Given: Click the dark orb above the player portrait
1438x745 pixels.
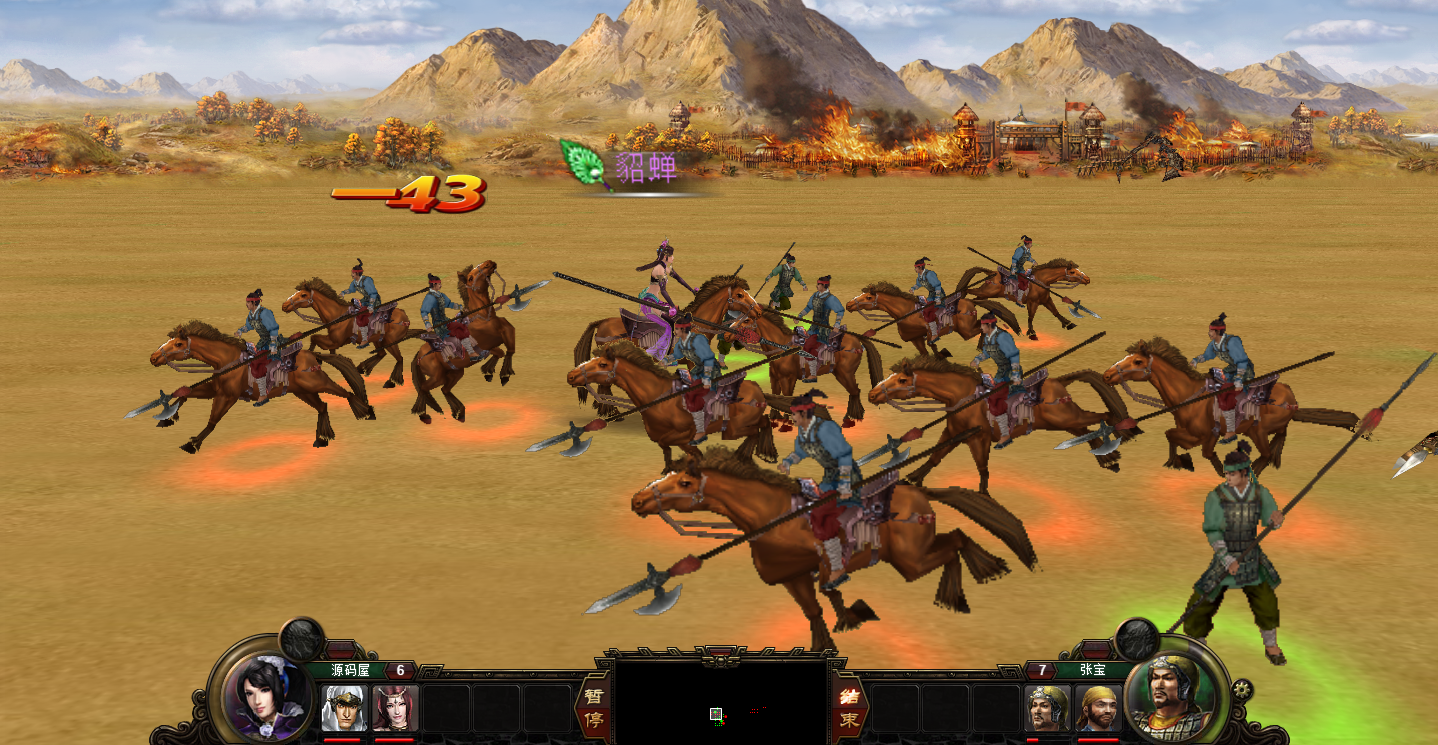Looking at the screenshot, I should click(301, 638).
